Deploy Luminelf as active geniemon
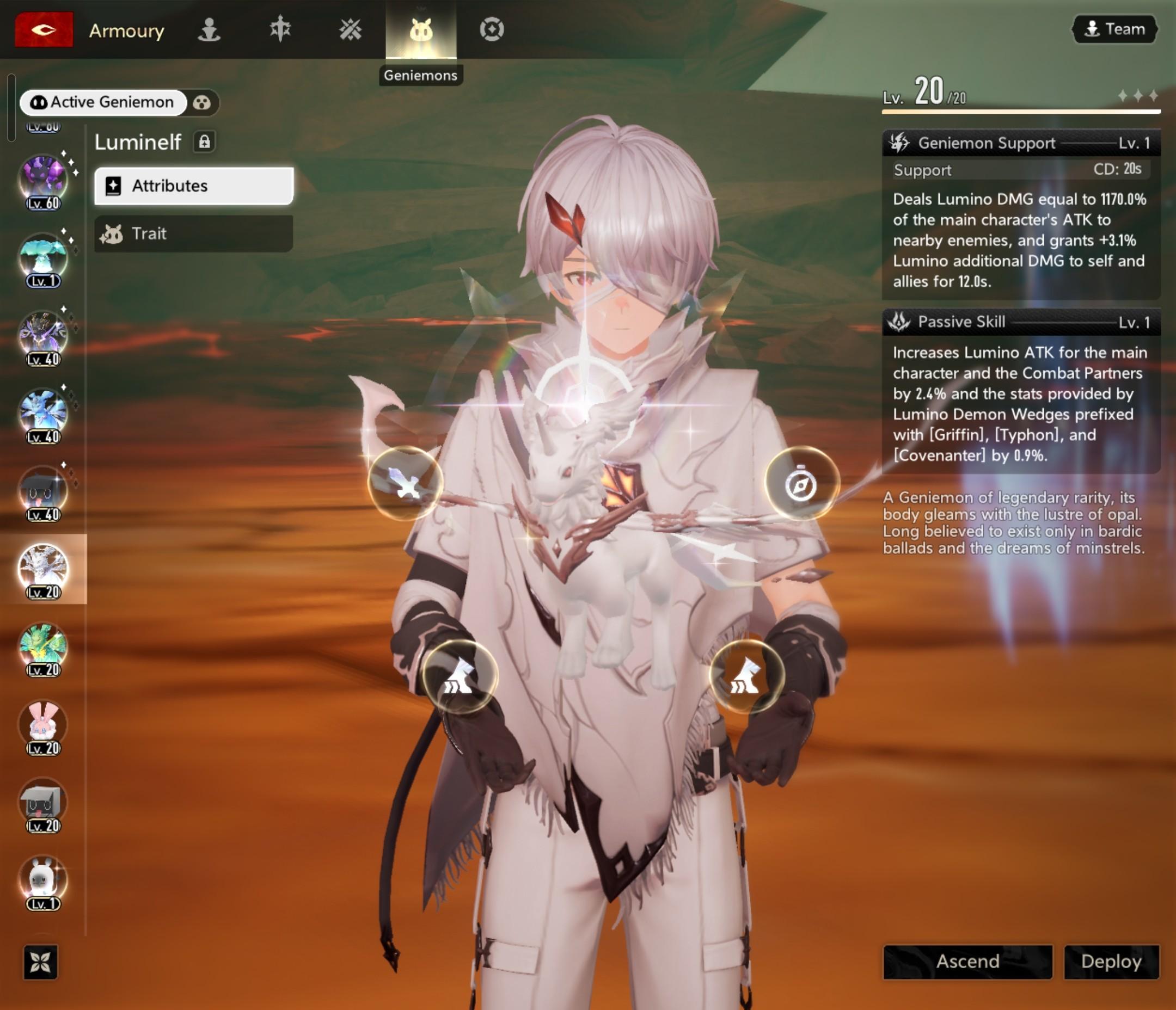 pyautogui.click(x=1111, y=961)
